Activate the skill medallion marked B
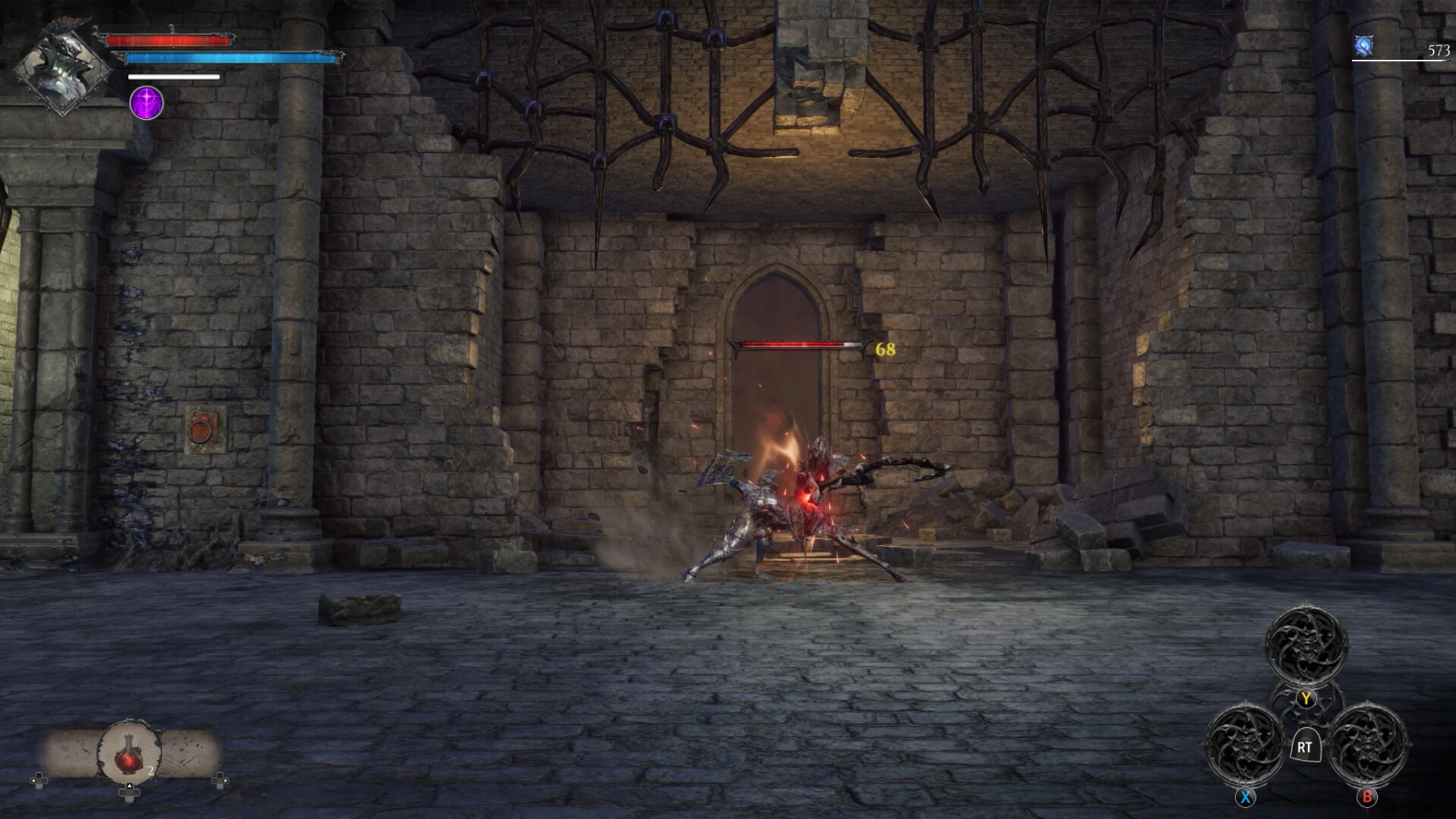The width and height of the screenshot is (1456, 819). coord(1368,745)
